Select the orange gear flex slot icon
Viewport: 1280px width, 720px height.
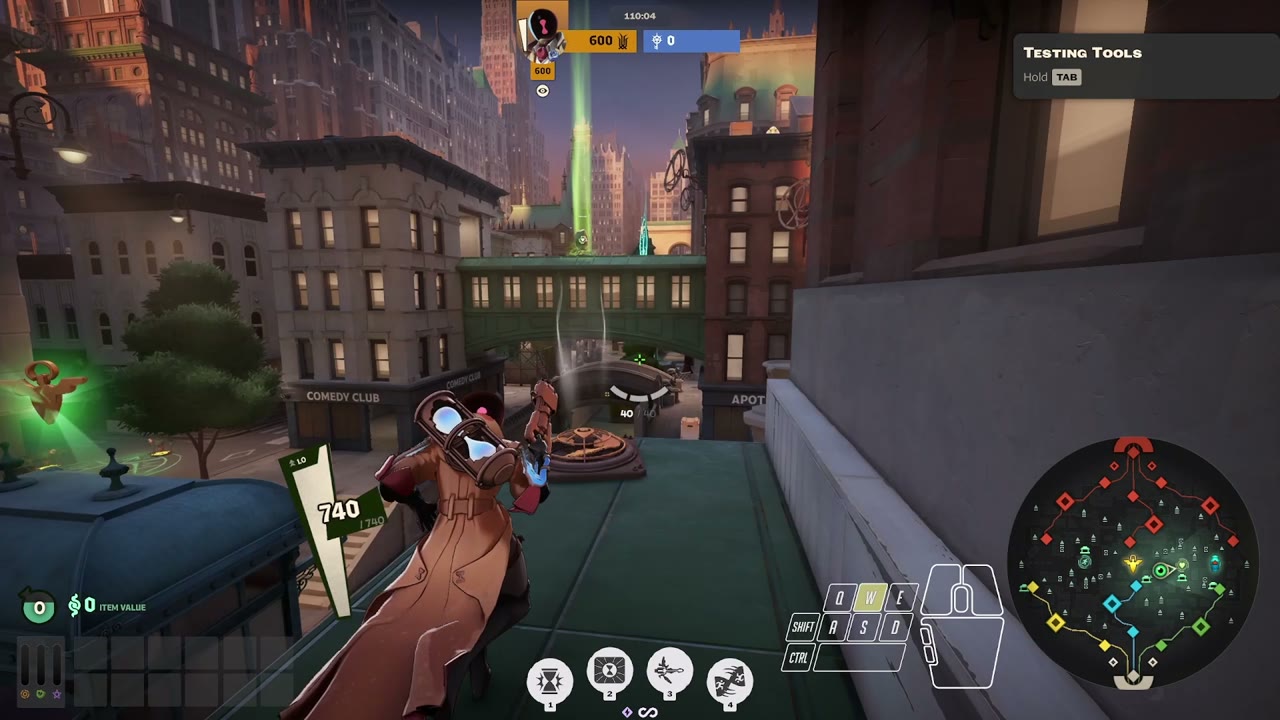click(x=24, y=694)
